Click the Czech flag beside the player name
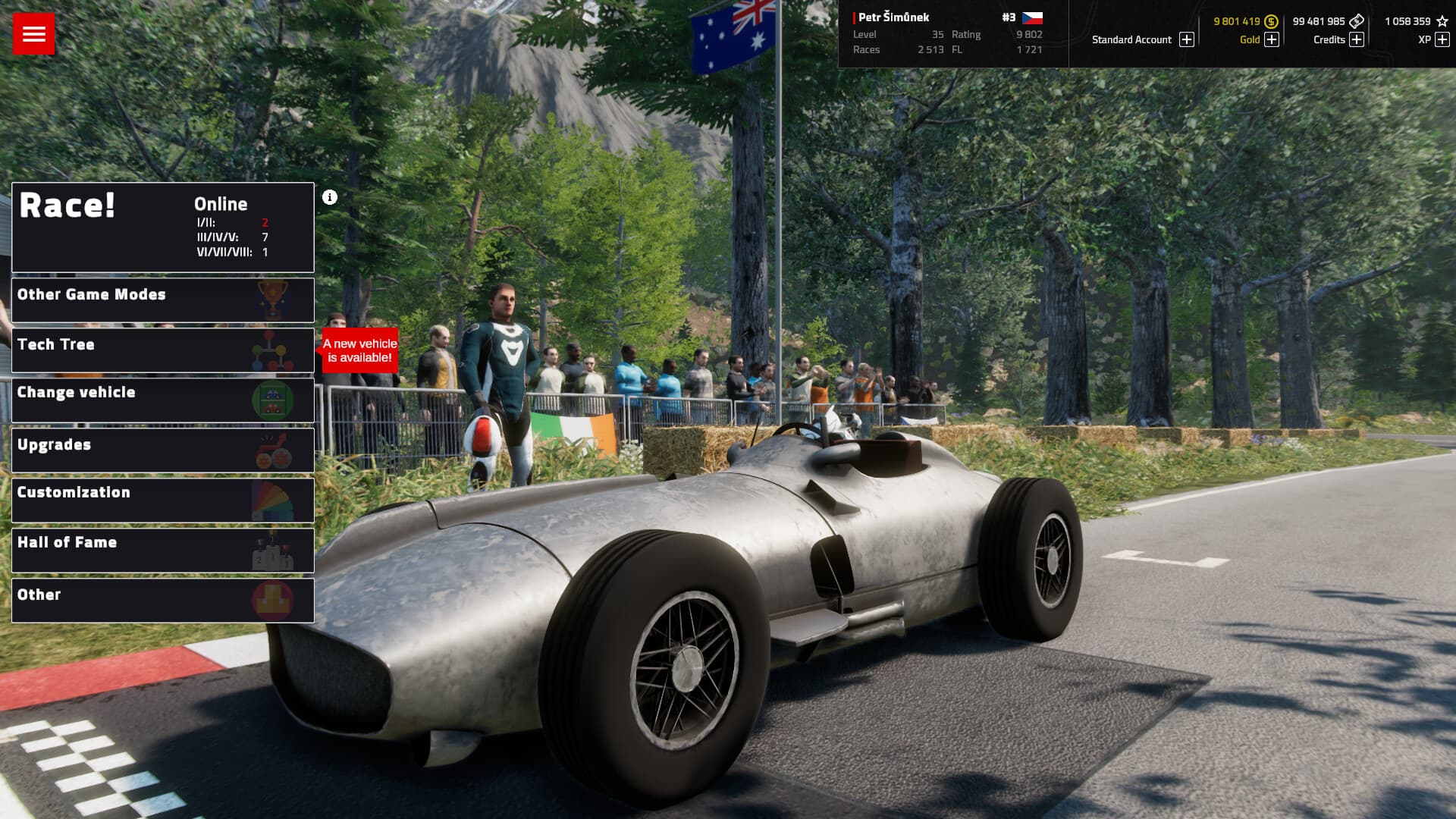Image resolution: width=1456 pixels, height=819 pixels. point(1034,17)
